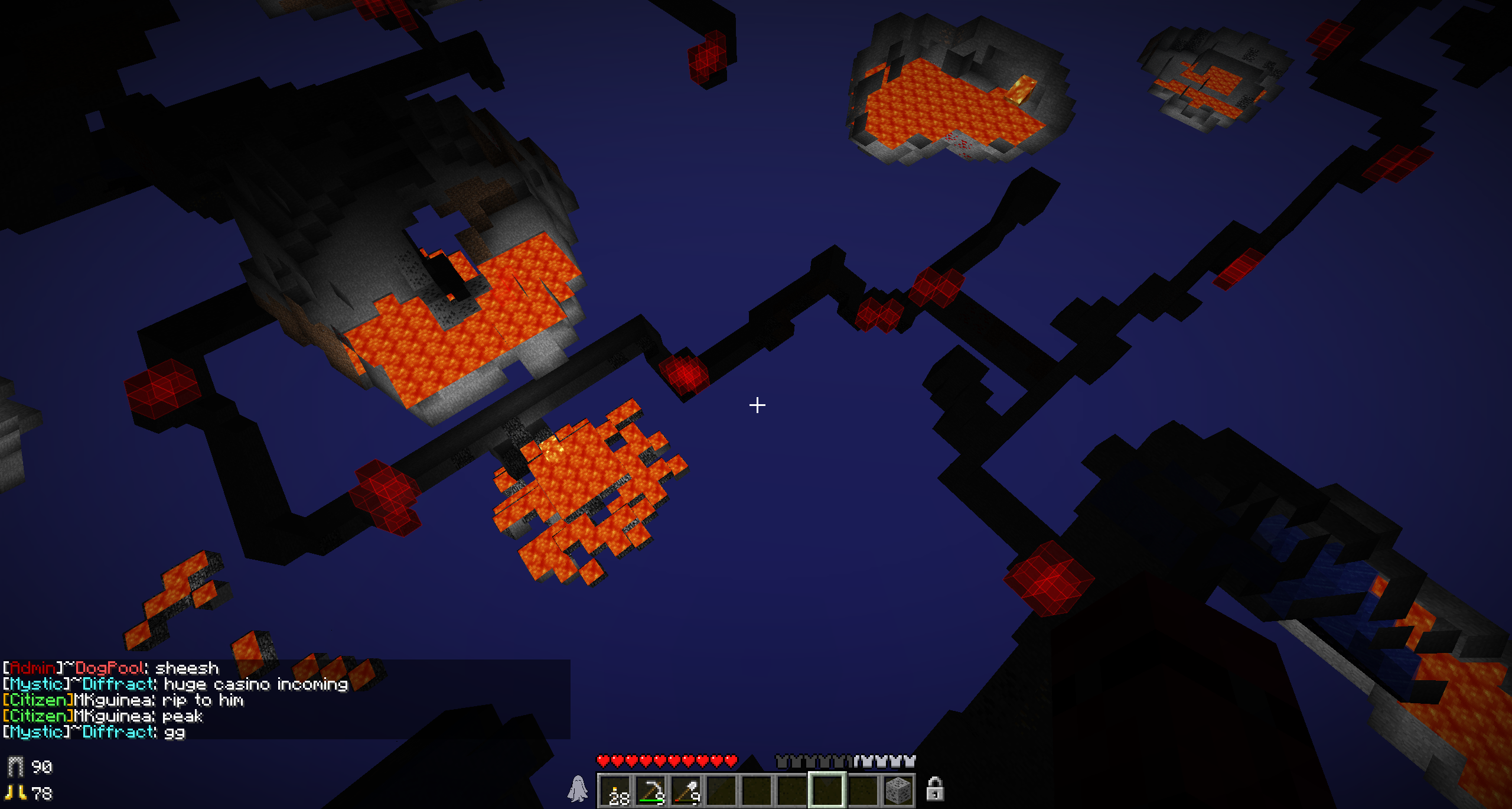Click the golden boots armor icon
The image size is (1512, 809).
tap(15, 793)
